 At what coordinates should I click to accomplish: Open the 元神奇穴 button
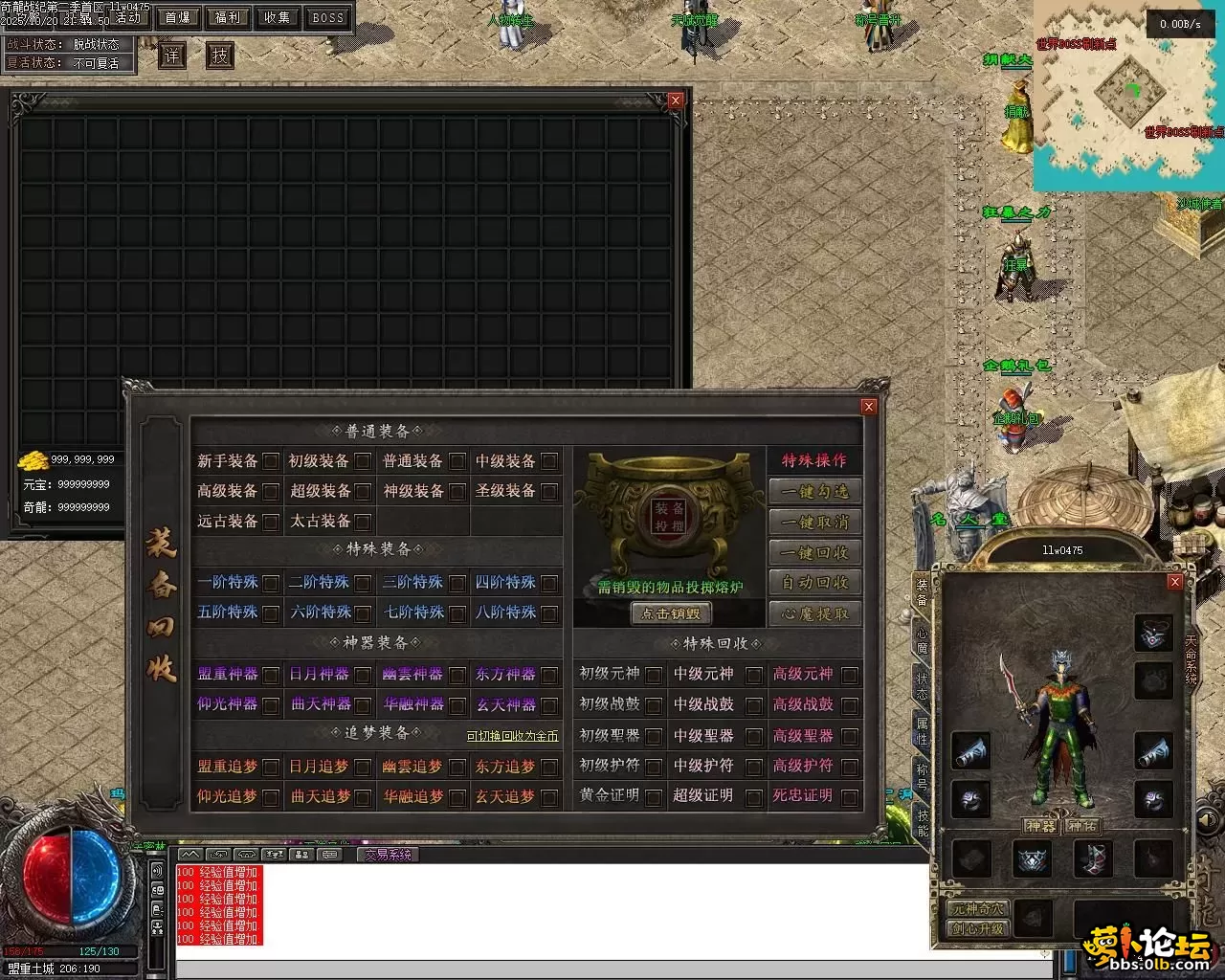(977, 909)
